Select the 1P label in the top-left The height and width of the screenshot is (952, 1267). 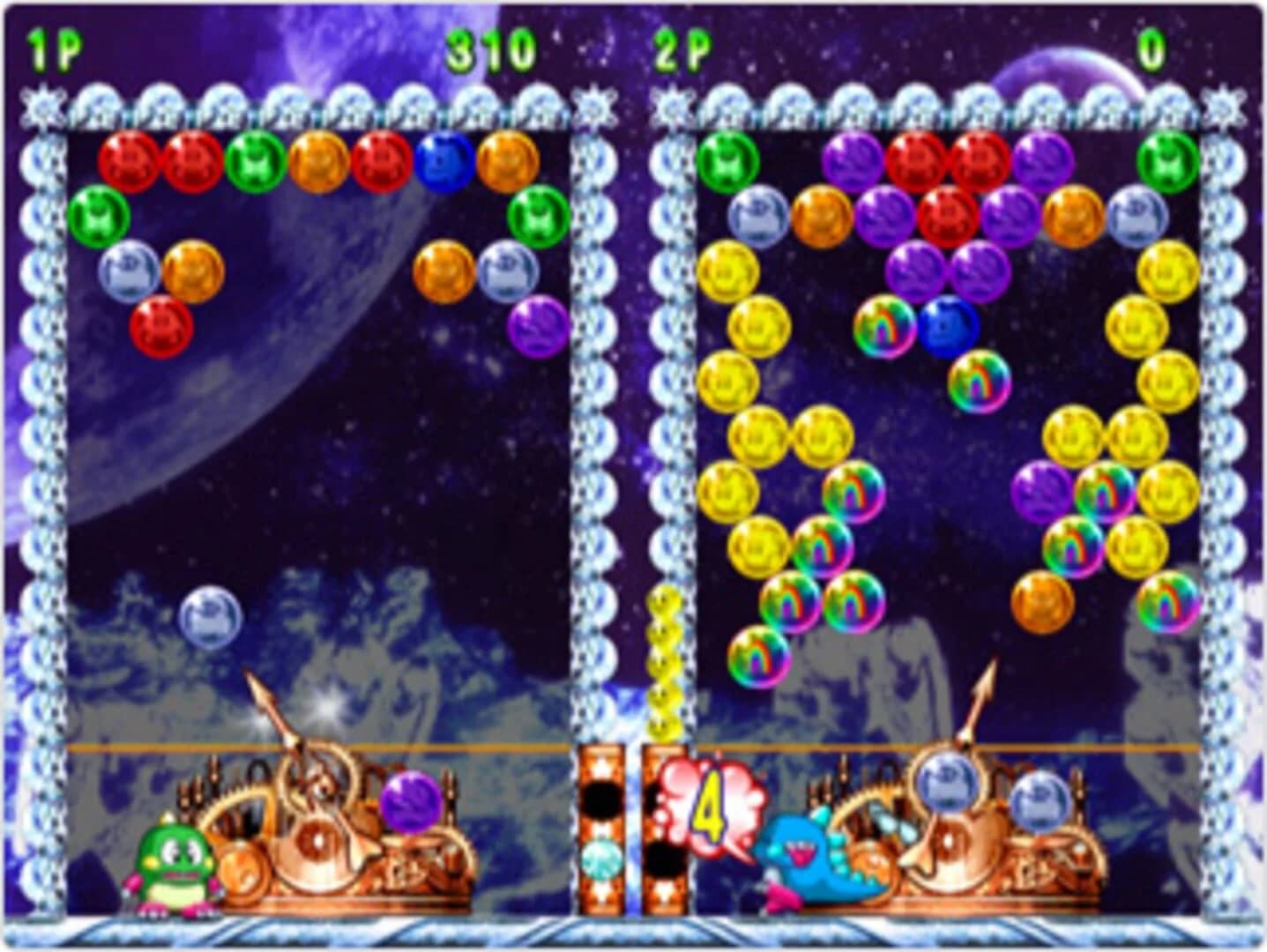point(53,46)
